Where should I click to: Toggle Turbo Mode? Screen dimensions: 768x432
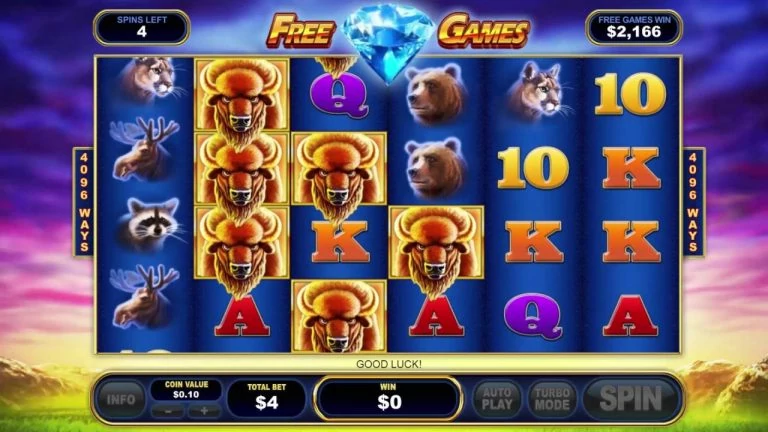point(551,398)
